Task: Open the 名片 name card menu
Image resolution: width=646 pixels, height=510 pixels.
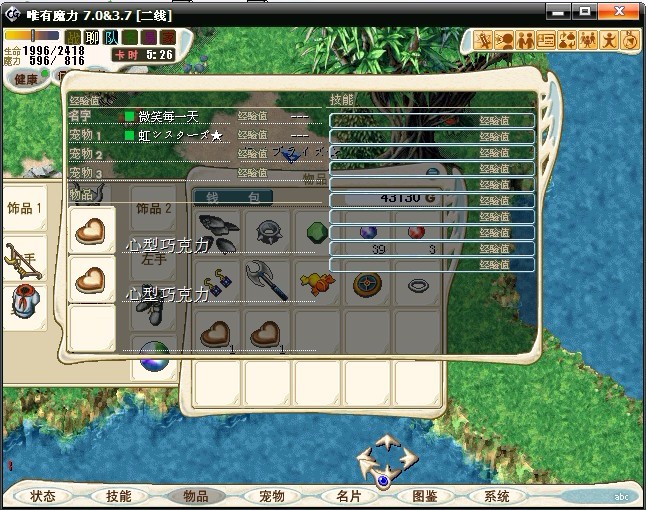Action: tap(348, 496)
